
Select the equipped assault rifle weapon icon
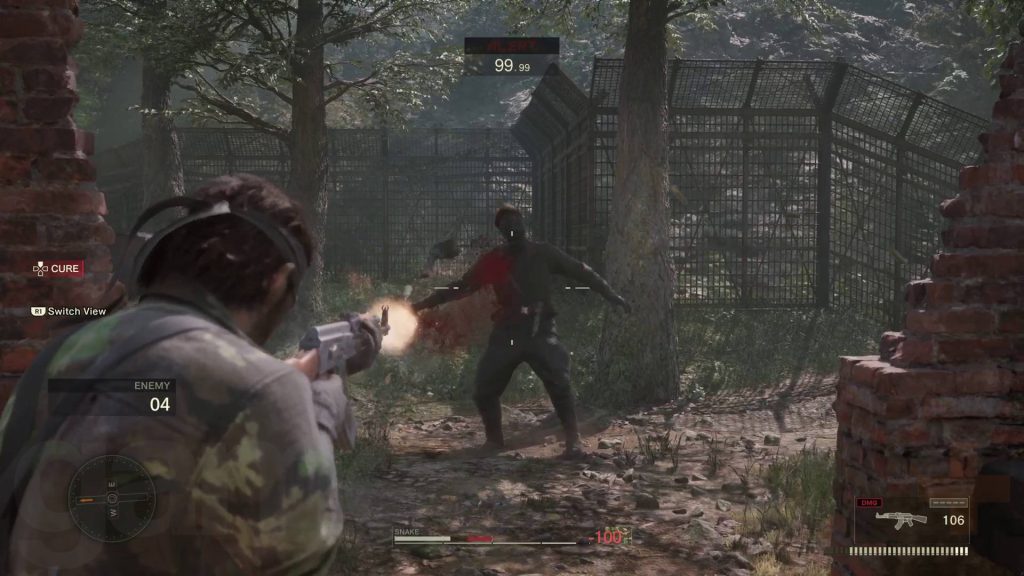pos(900,519)
